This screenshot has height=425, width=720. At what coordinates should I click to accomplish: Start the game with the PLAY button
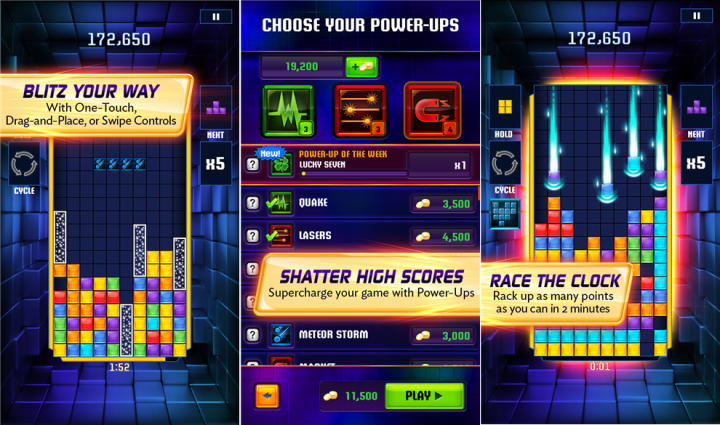coord(424,395)
